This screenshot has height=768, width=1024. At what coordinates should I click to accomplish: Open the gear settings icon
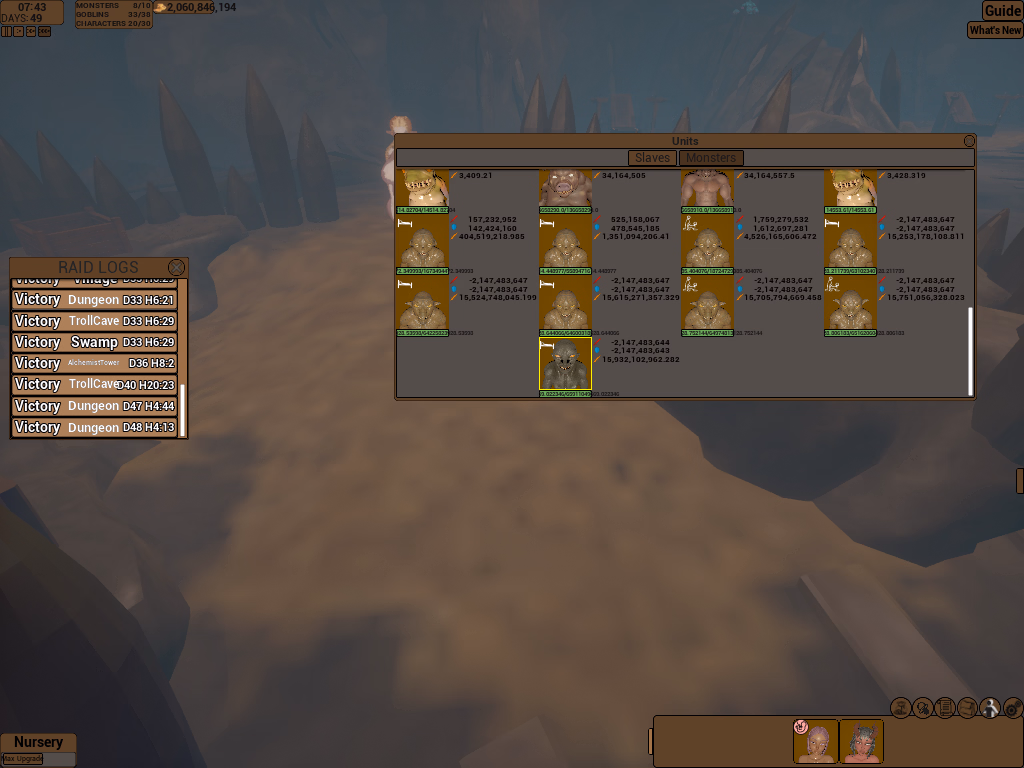(1012, 708)
